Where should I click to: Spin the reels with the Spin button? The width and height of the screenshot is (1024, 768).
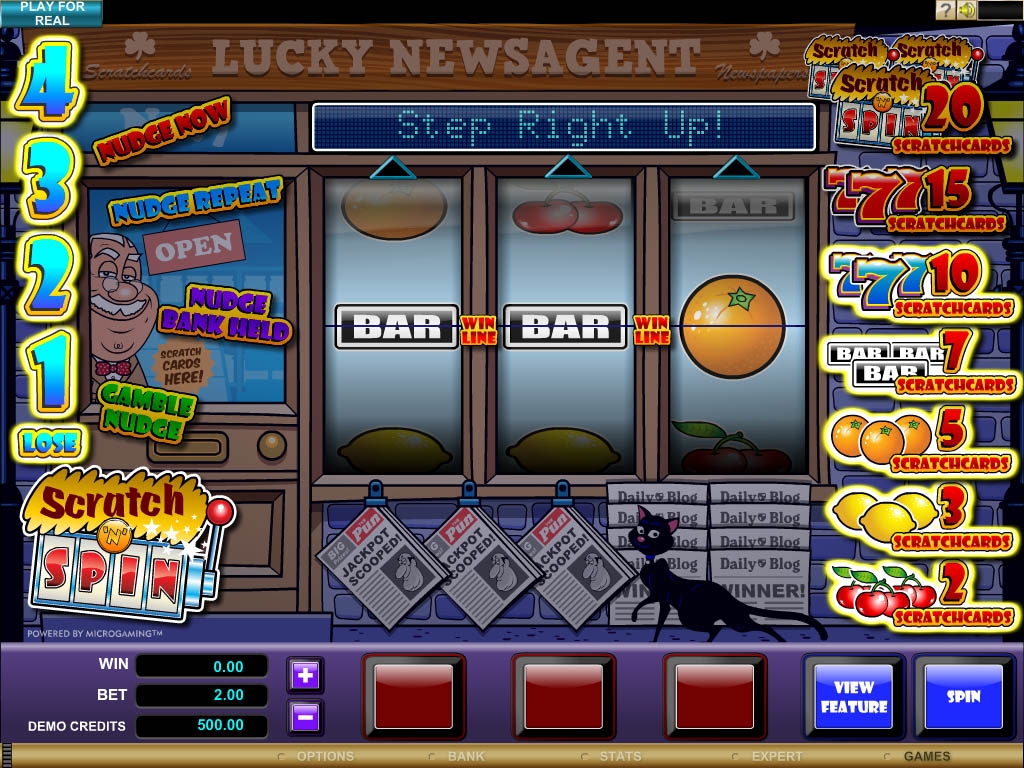963,696
